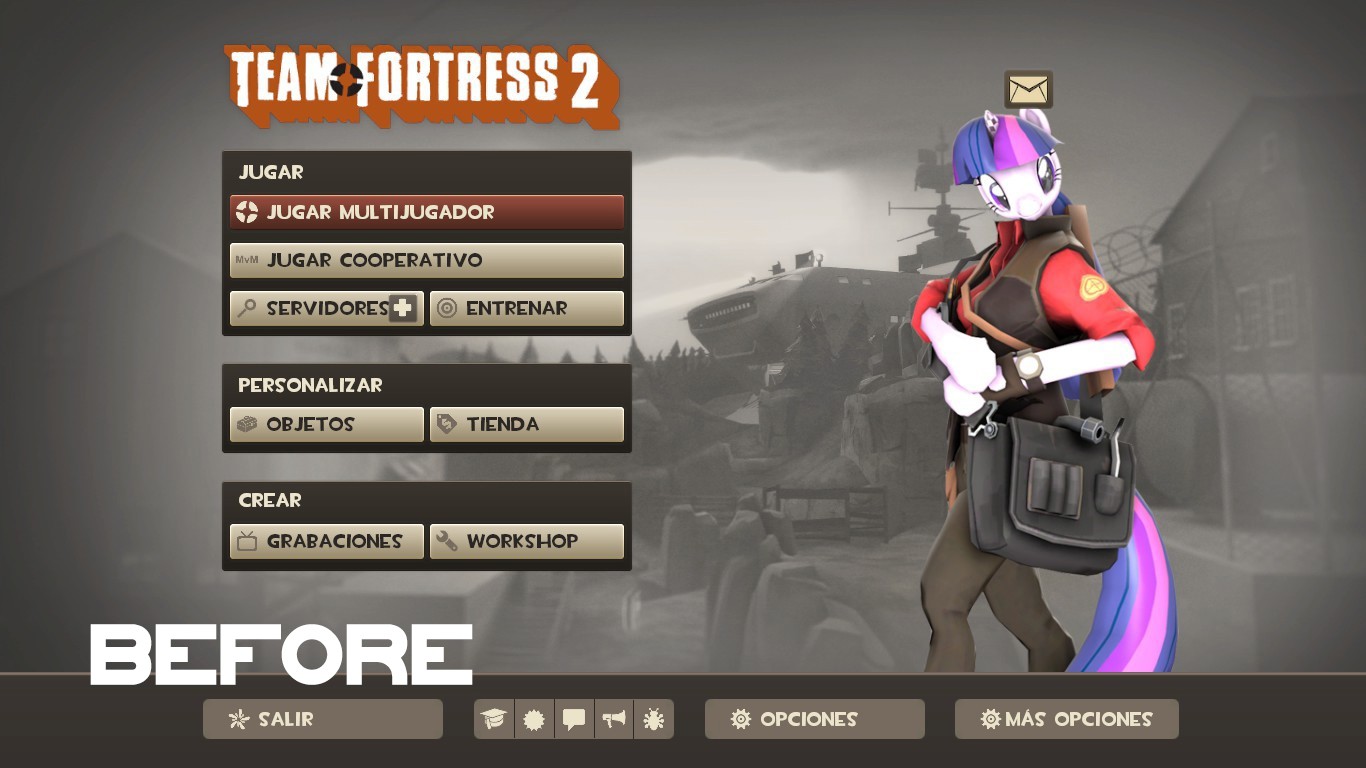The height and width of the screenshot is (768, 1366).
Task: Click the speech bubble comments icon
Action: coord(574,718)
